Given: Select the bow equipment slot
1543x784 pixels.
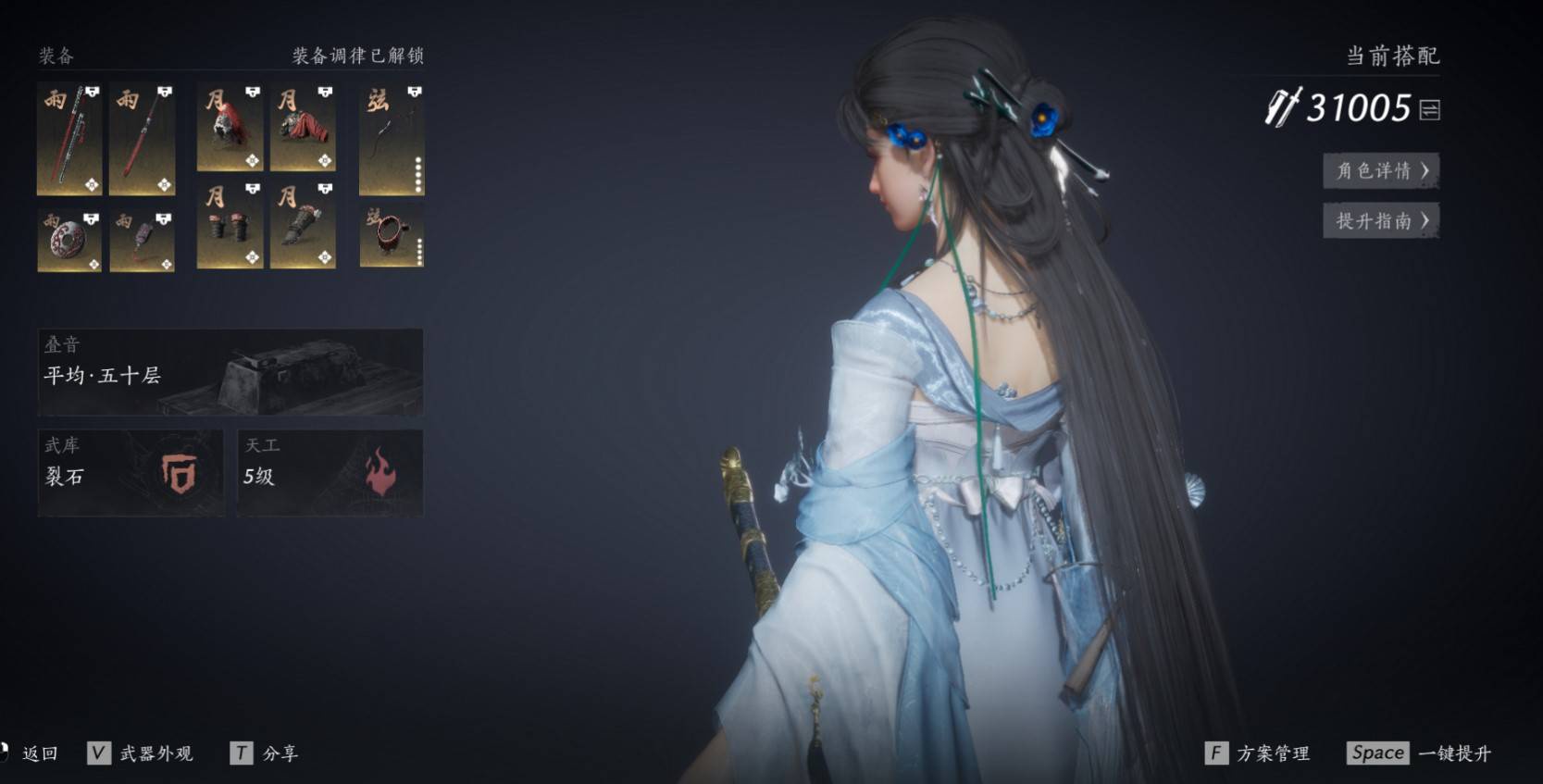Looking at the screenshot, I should coord(392,140).
